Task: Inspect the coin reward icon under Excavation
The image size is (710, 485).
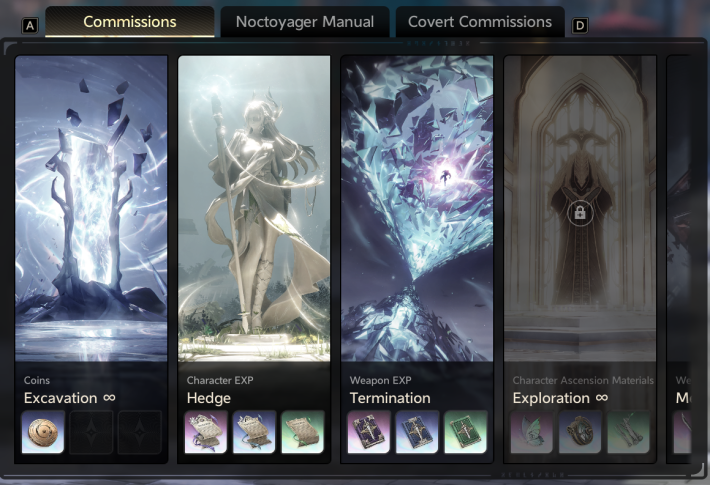Action: (43, 432)
